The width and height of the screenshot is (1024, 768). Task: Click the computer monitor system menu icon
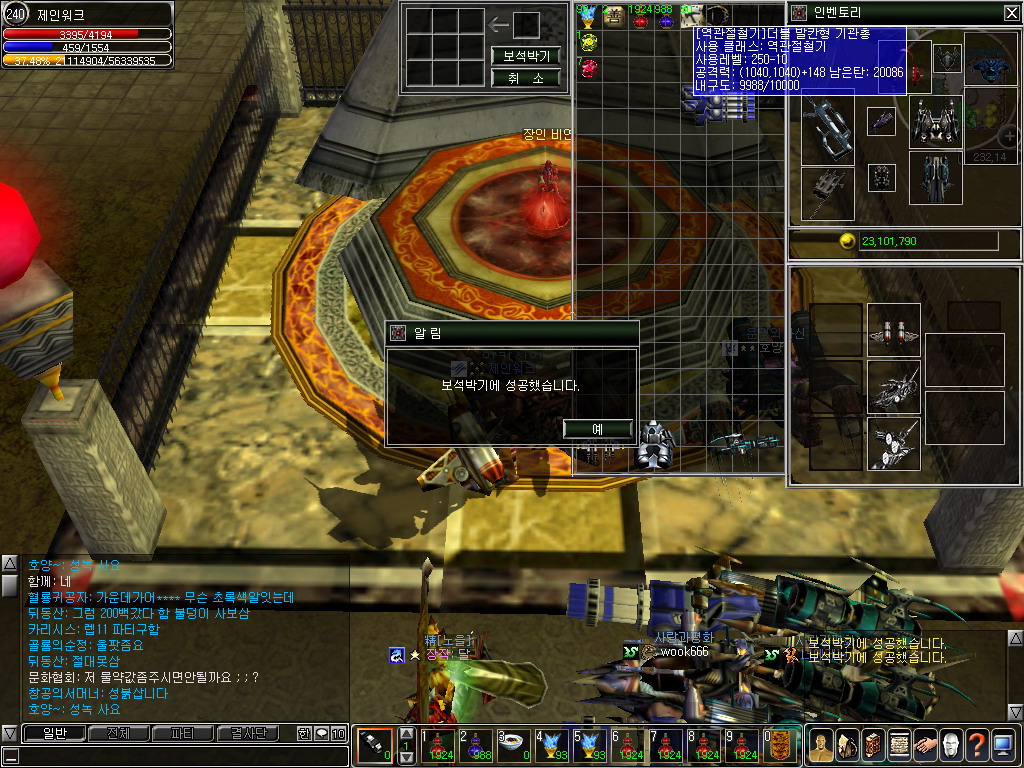(1003, 744)
